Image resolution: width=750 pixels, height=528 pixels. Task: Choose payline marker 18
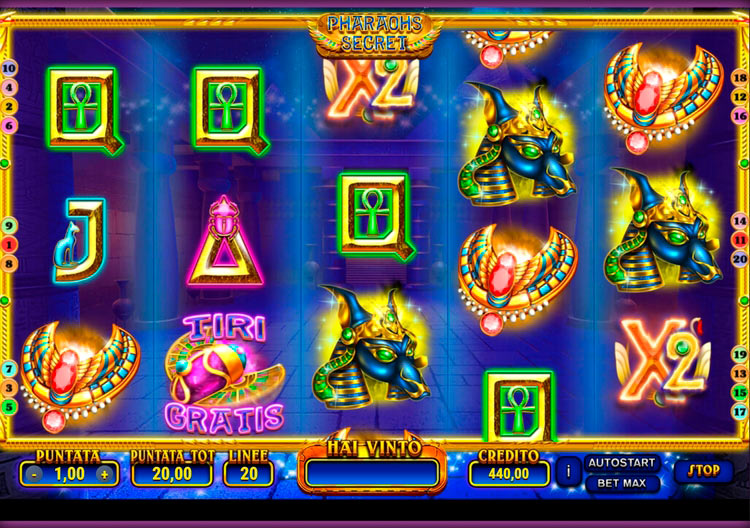pyautogui.click(x=740, y=78)
